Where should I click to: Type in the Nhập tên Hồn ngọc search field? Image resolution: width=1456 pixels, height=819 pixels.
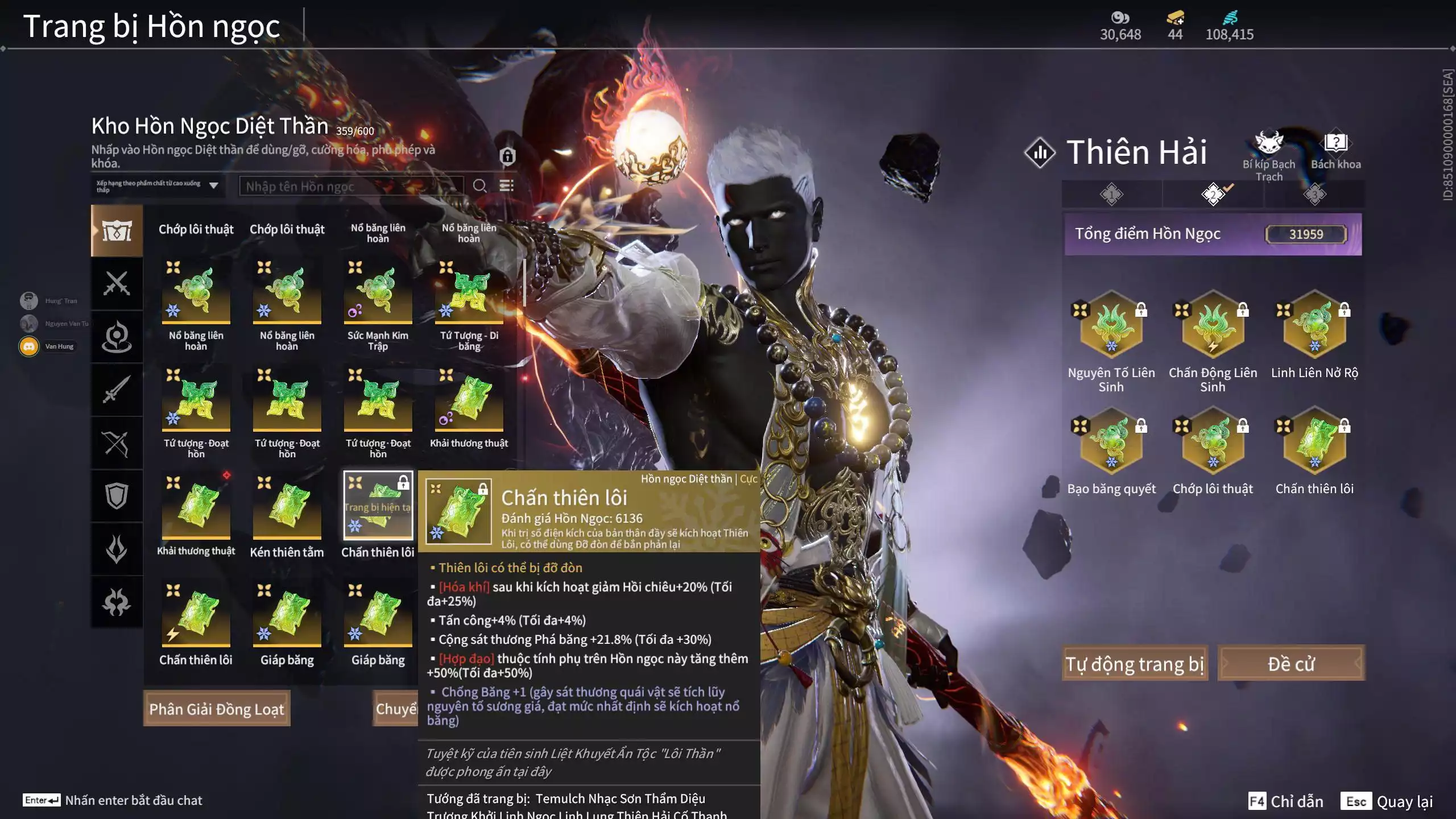click(350, 186)
